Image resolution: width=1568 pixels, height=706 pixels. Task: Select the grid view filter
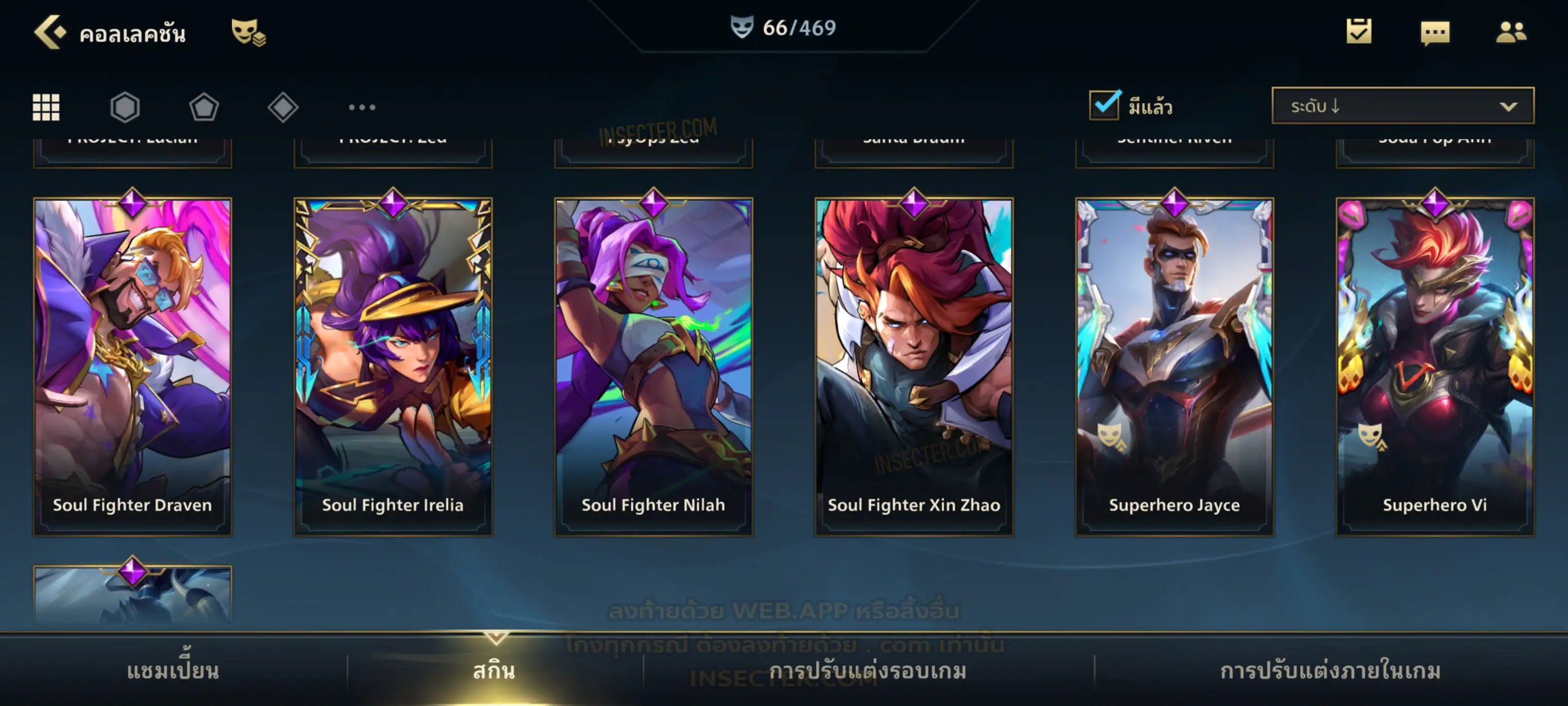point(46,107)
